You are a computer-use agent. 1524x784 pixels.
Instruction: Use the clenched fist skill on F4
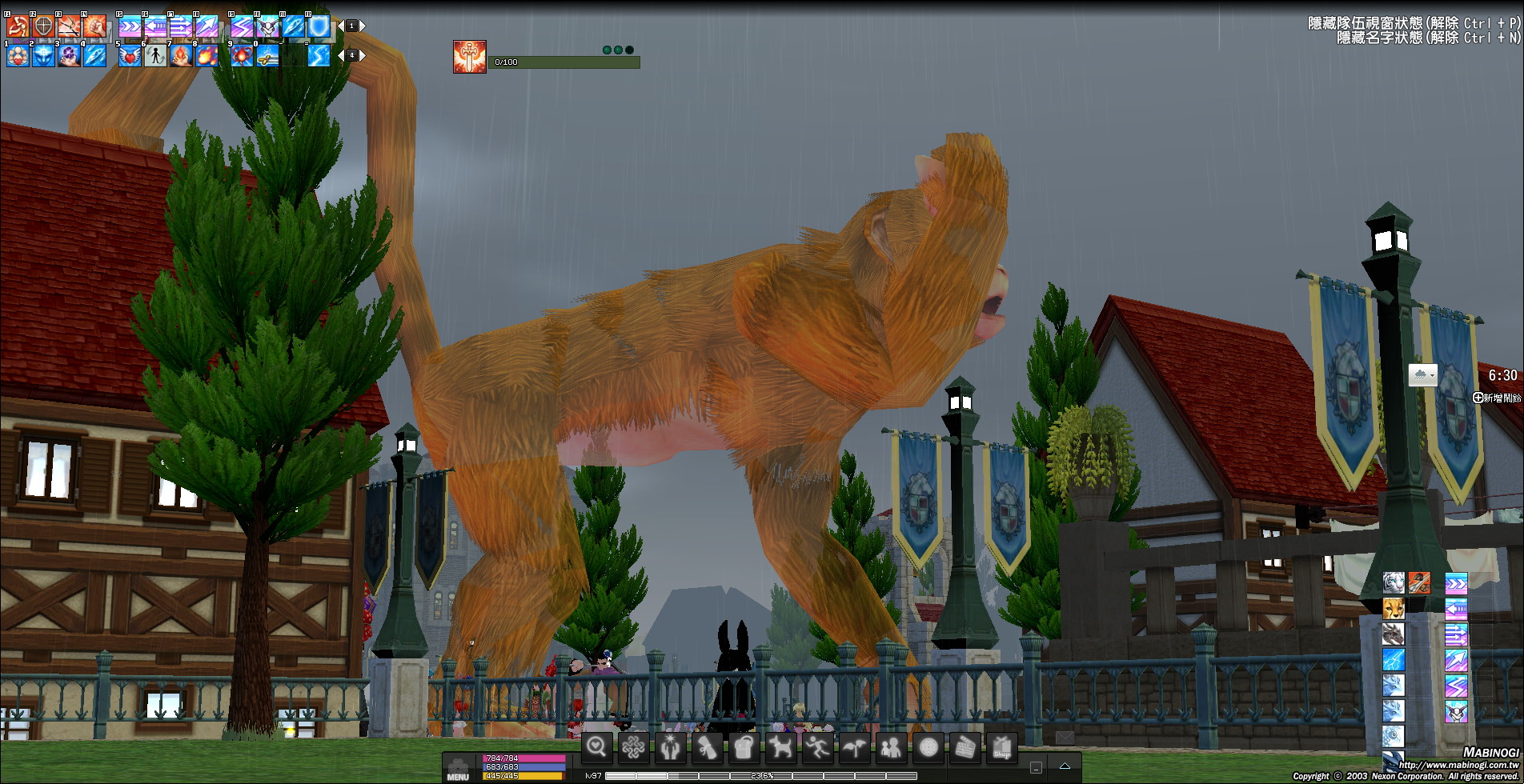coord(94,26)
